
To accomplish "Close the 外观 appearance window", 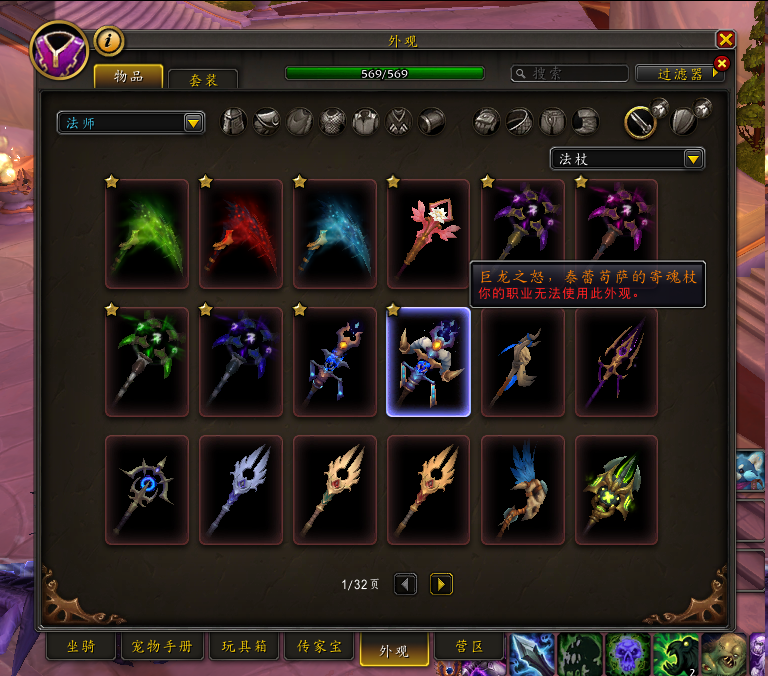I will coord(725,39).
